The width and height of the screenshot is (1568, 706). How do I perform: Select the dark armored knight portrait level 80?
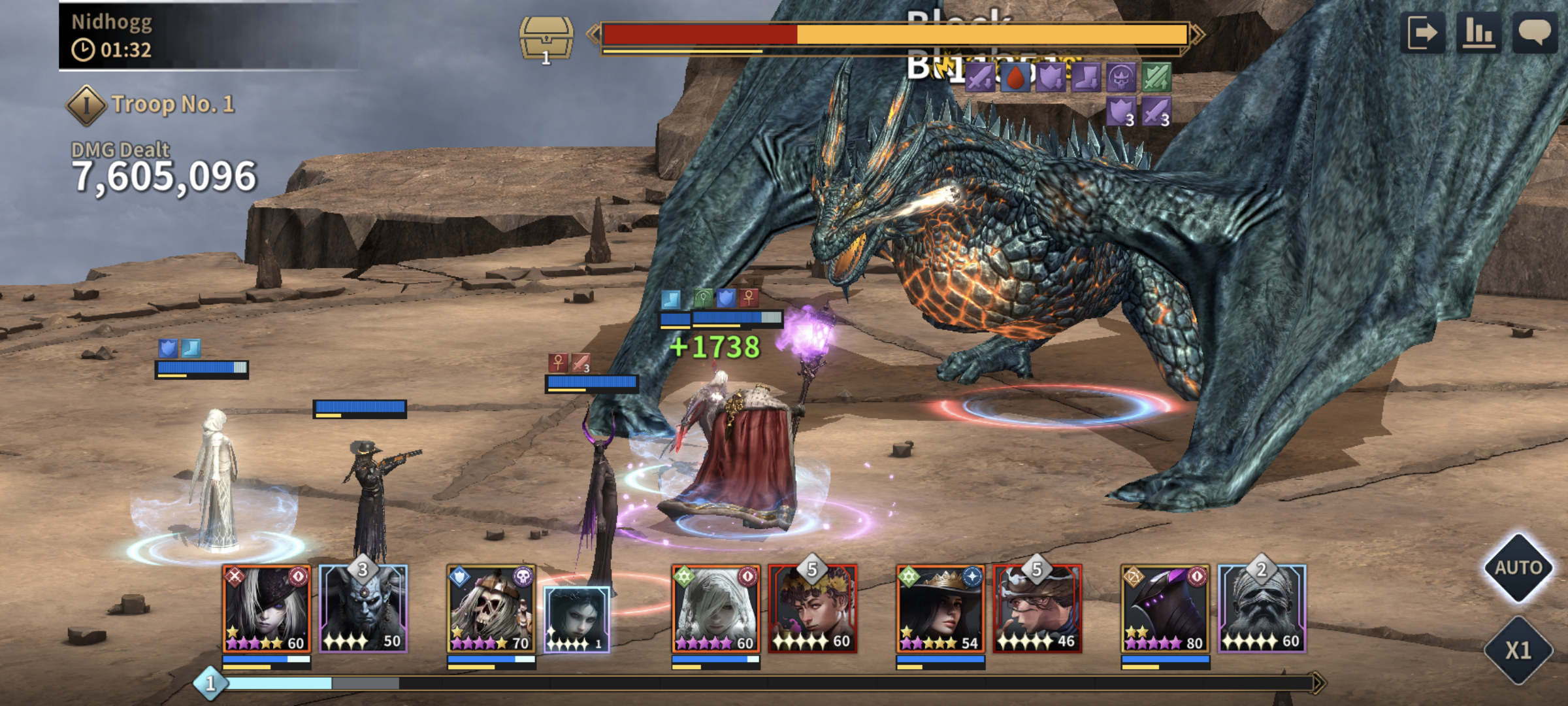pyautogui.click(x=1165, y=609)
